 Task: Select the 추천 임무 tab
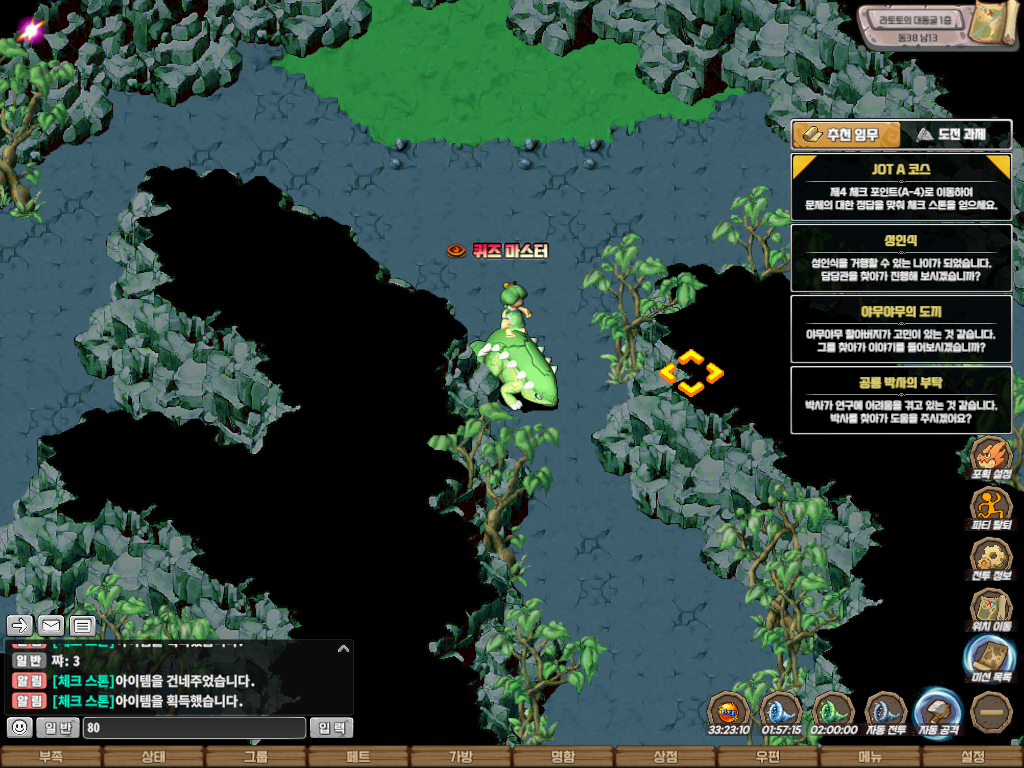coord(846,134)
